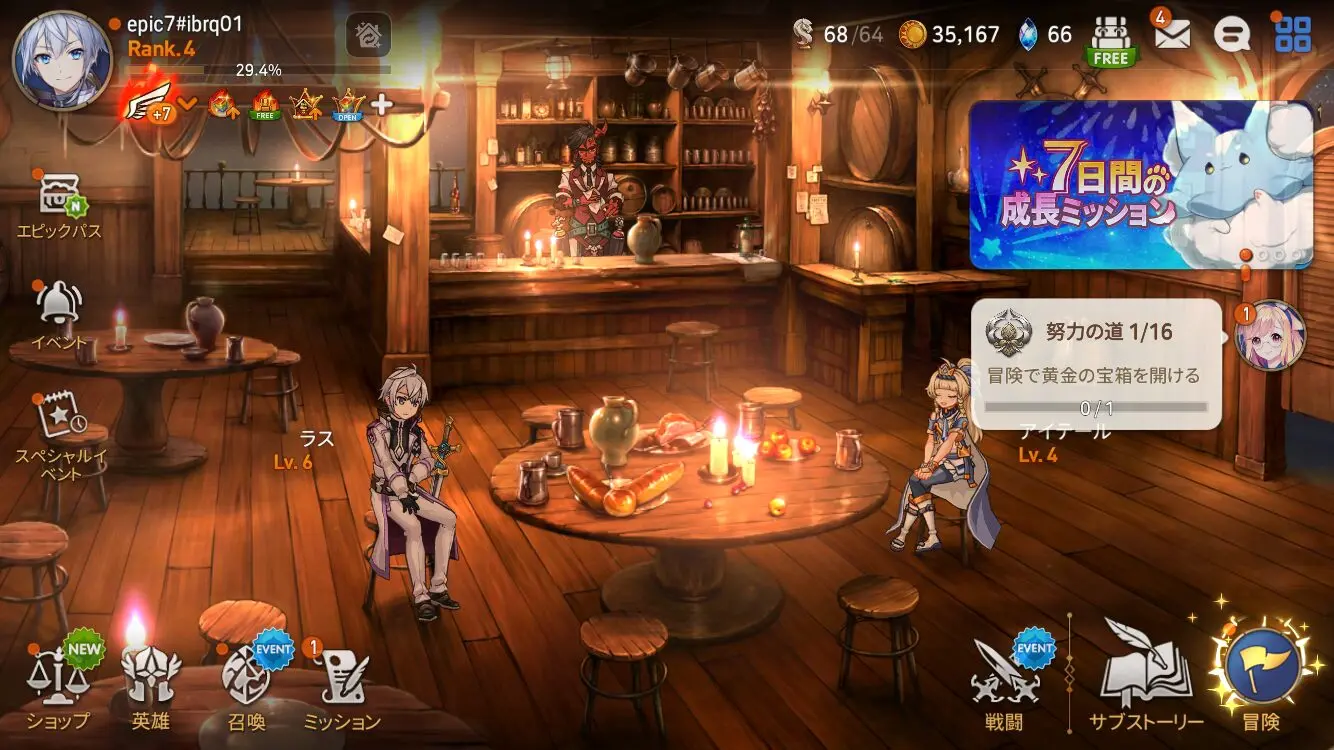
Task: Tap the pink-haired guide portrait icon
Action: pyautogui.click(x=1270, y=336)
